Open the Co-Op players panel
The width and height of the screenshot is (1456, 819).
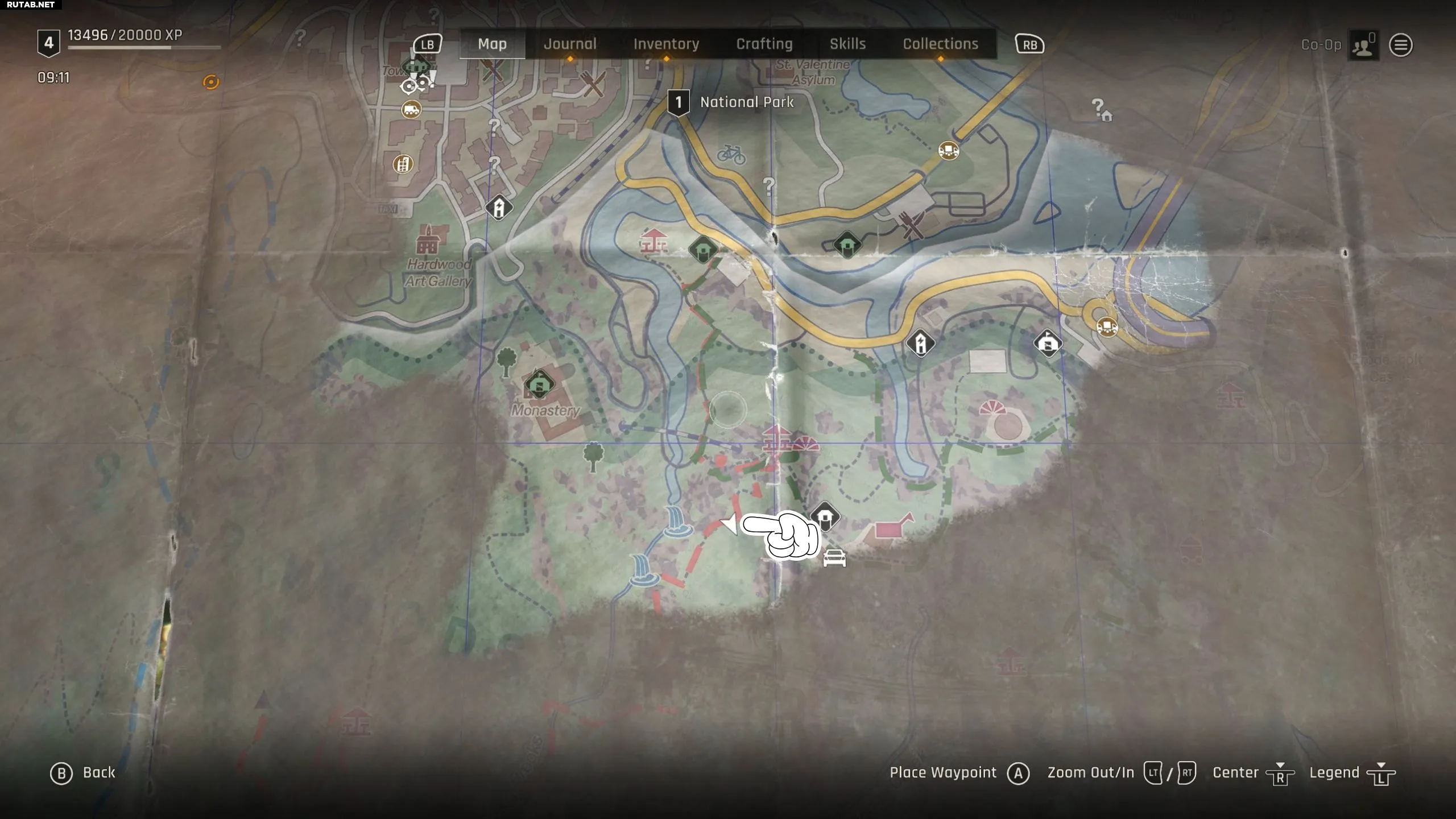tap(1363, 45)
